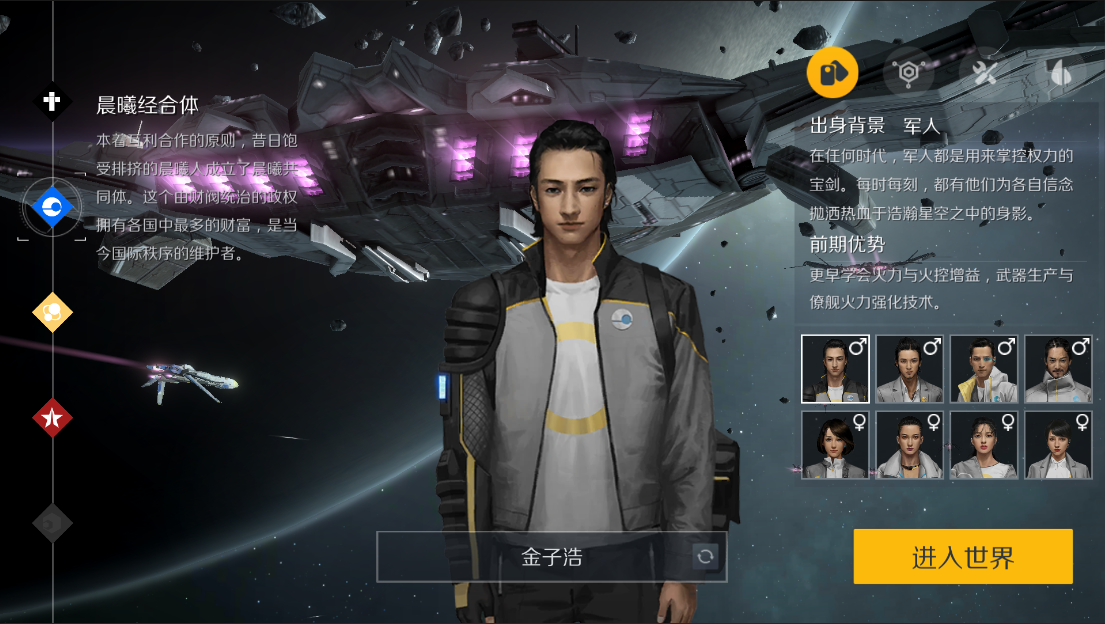Choose the half-leaf background tab
This screenshot has width=1105, height=624.
pyautogui.click(x=1059, y=72)
